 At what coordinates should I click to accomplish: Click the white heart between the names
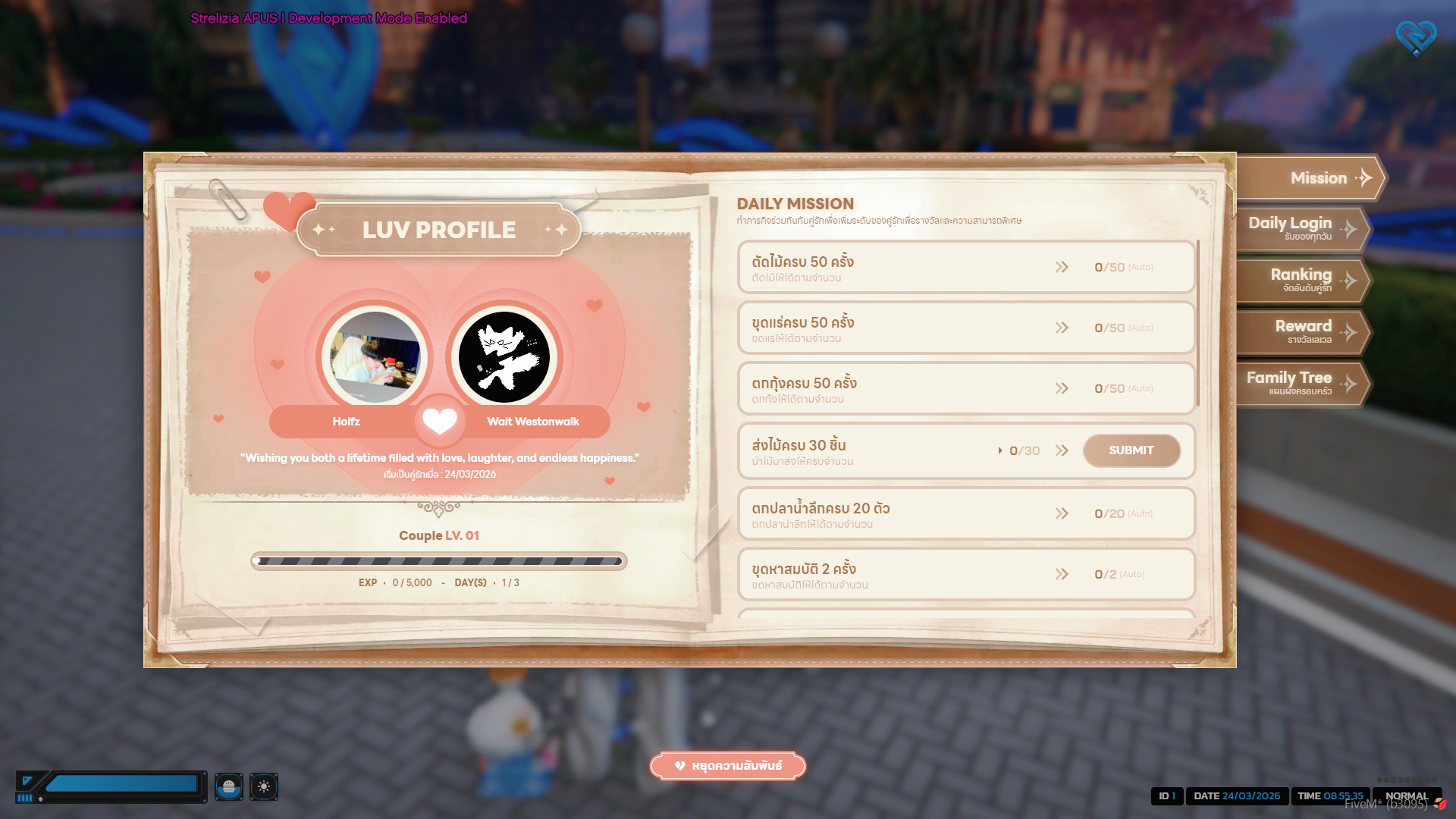coord(440,420)
